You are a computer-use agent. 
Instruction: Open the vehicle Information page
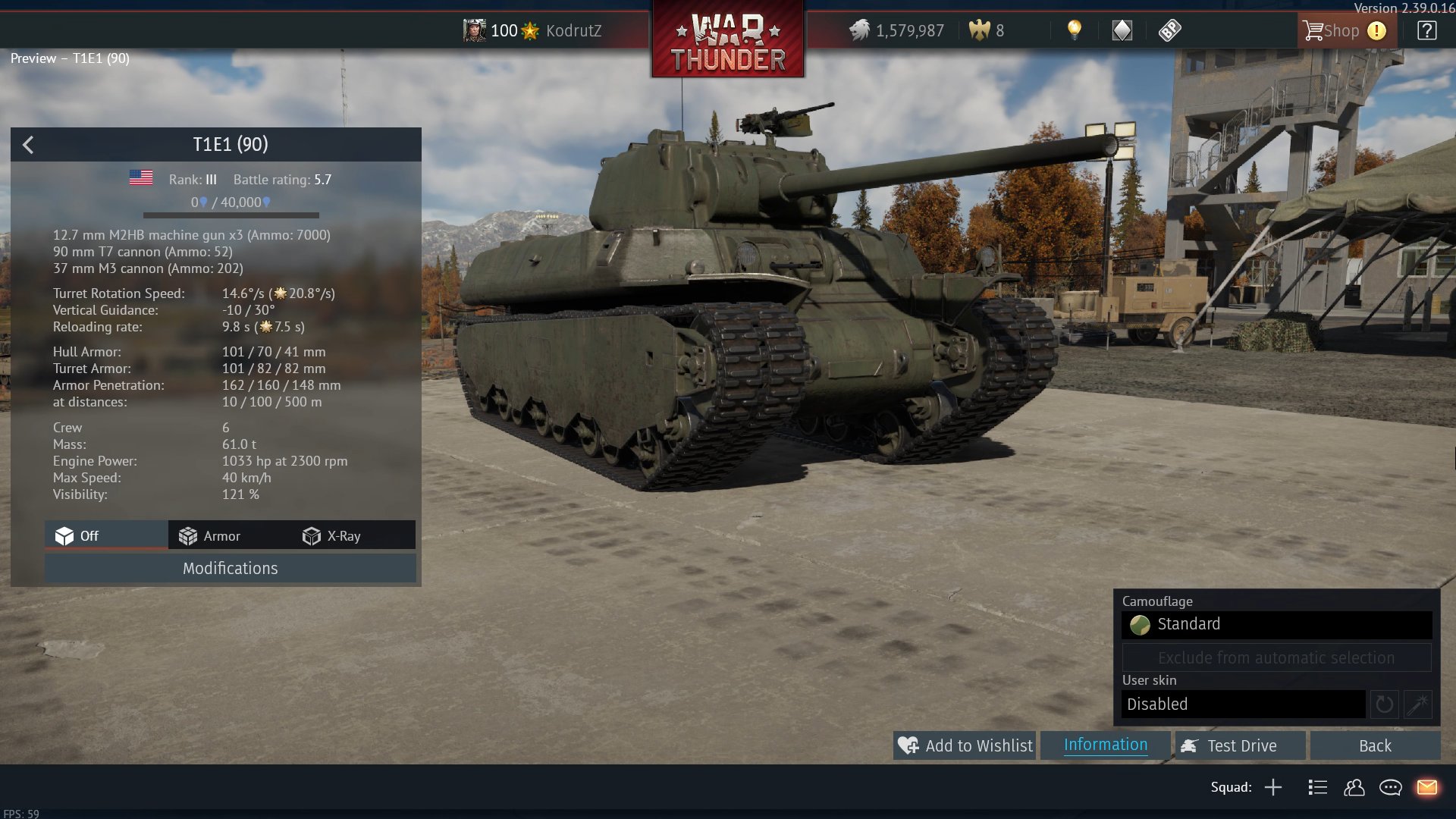(x=1105, y=745)
